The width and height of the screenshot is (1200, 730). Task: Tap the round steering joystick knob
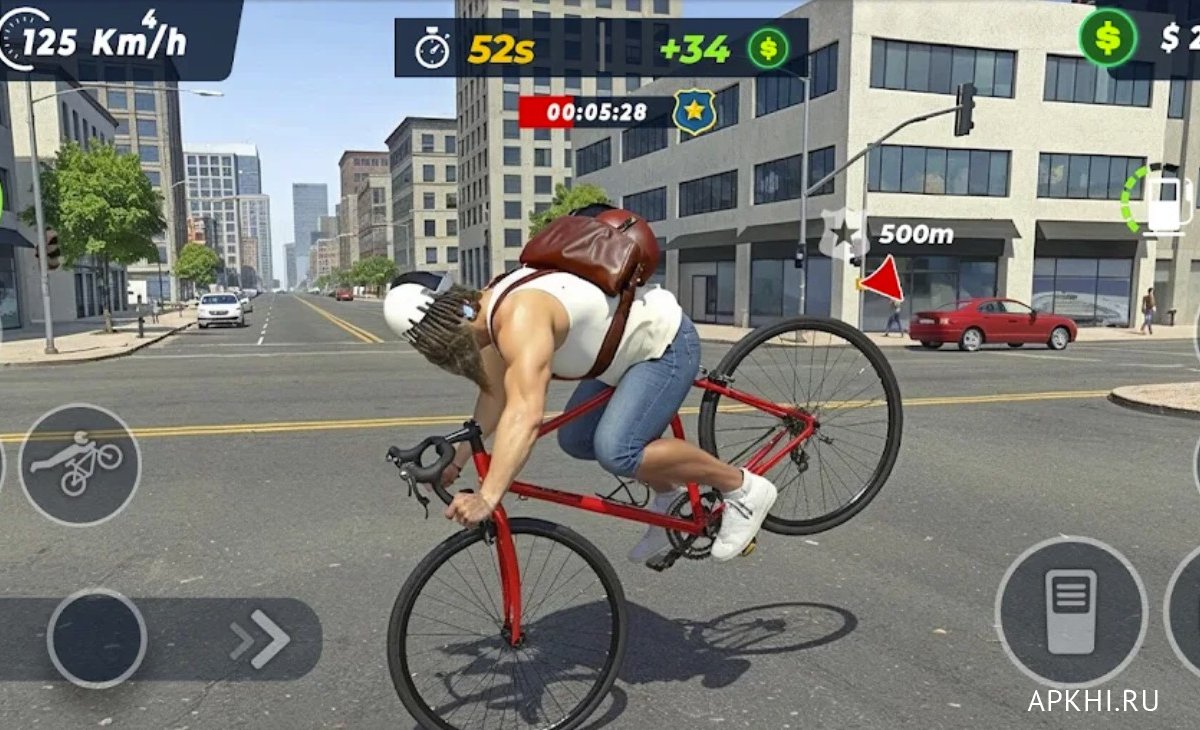pos(97,638)
